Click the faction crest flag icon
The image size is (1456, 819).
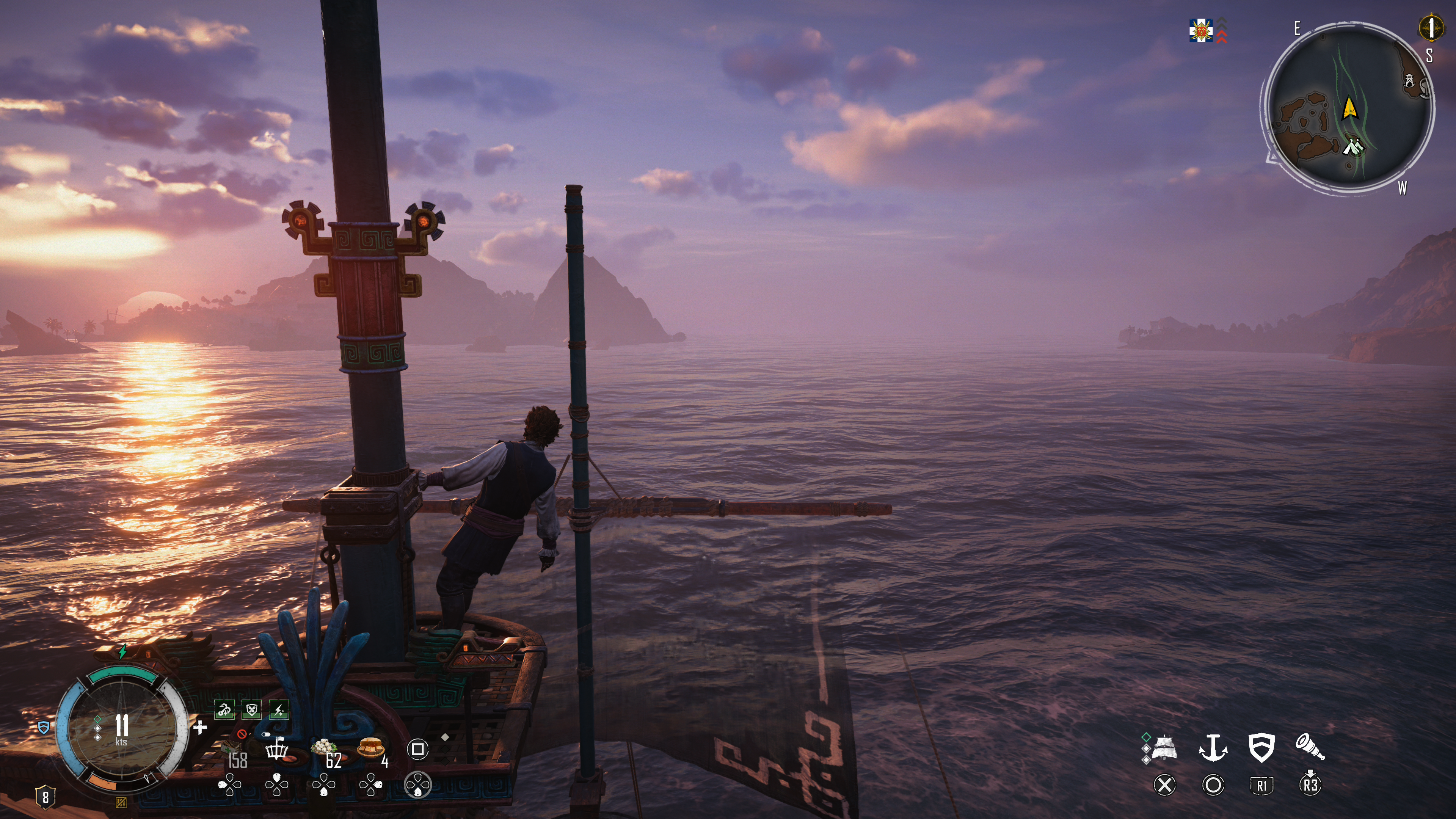click(x=1201, y=30)
